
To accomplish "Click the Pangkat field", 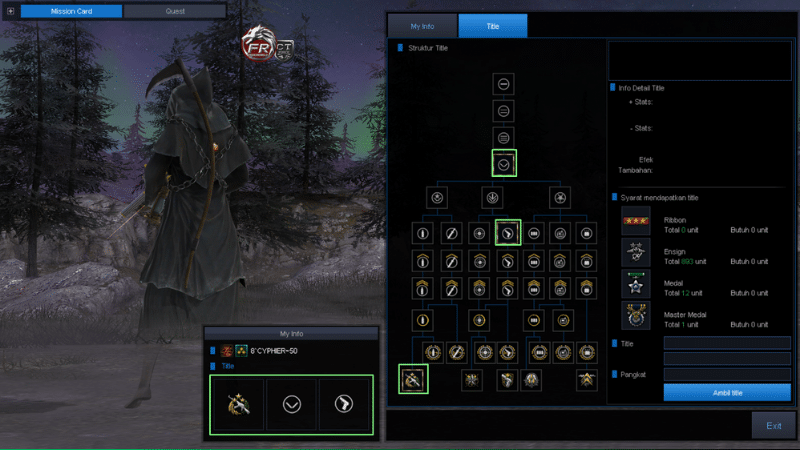I will click(727, 374).
